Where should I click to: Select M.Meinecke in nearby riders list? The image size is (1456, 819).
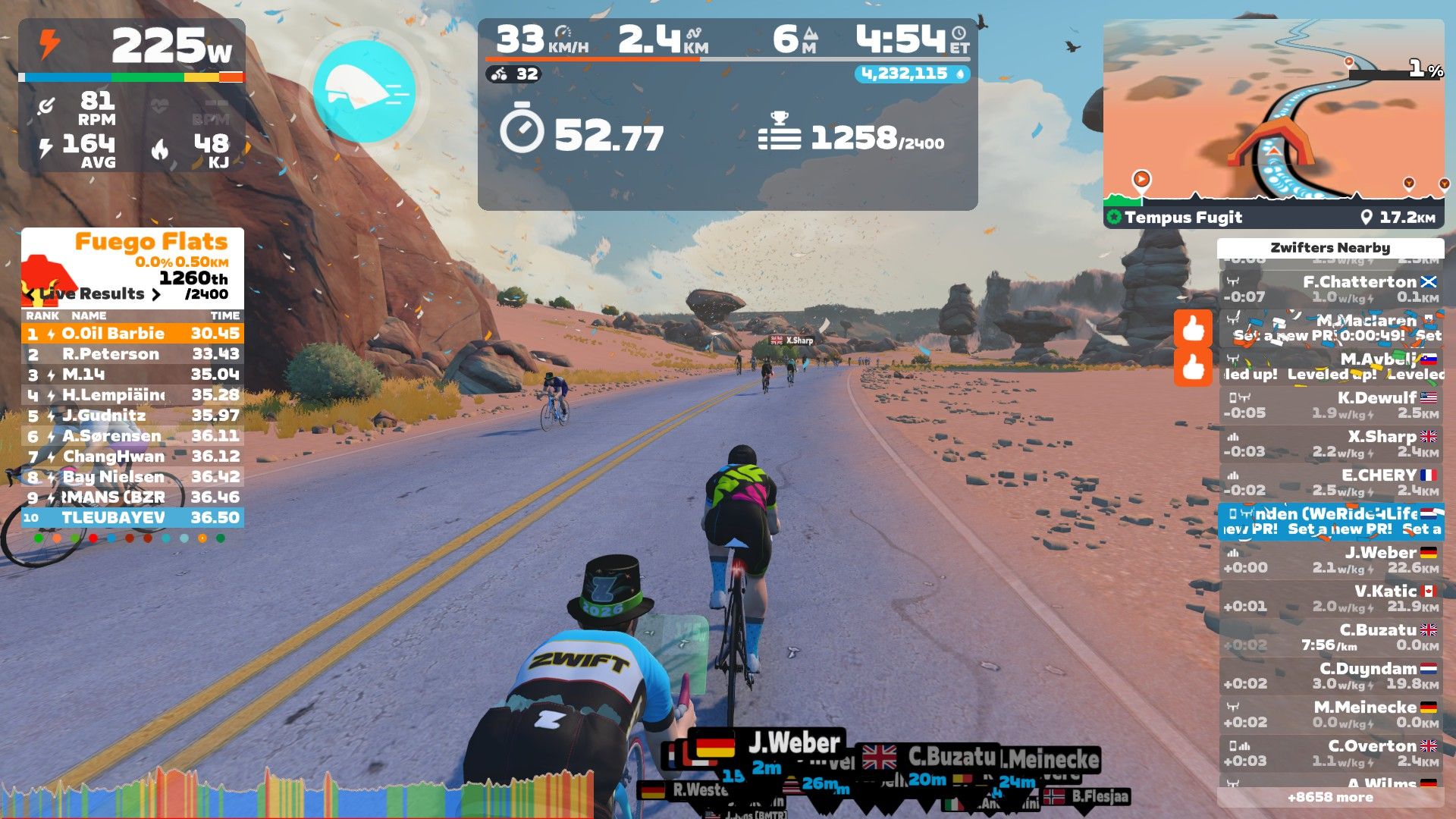pos(1331,714)
